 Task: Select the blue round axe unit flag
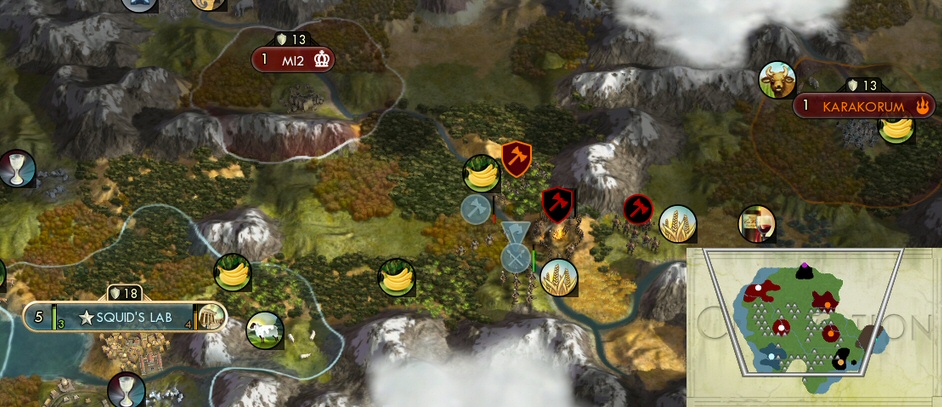tap(476, 209)
